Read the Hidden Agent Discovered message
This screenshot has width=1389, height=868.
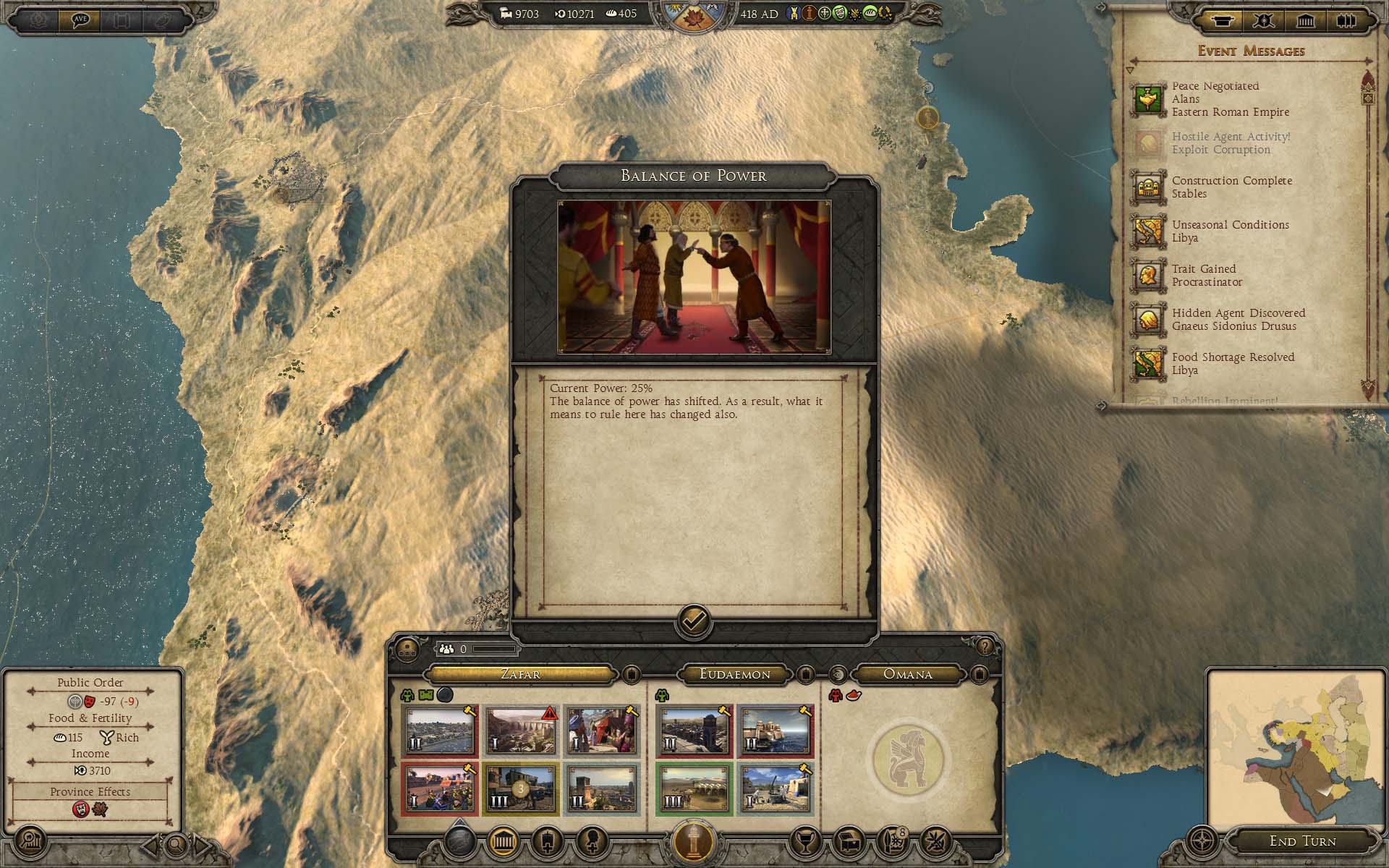pyautogui.click(x=1238, y=320)
